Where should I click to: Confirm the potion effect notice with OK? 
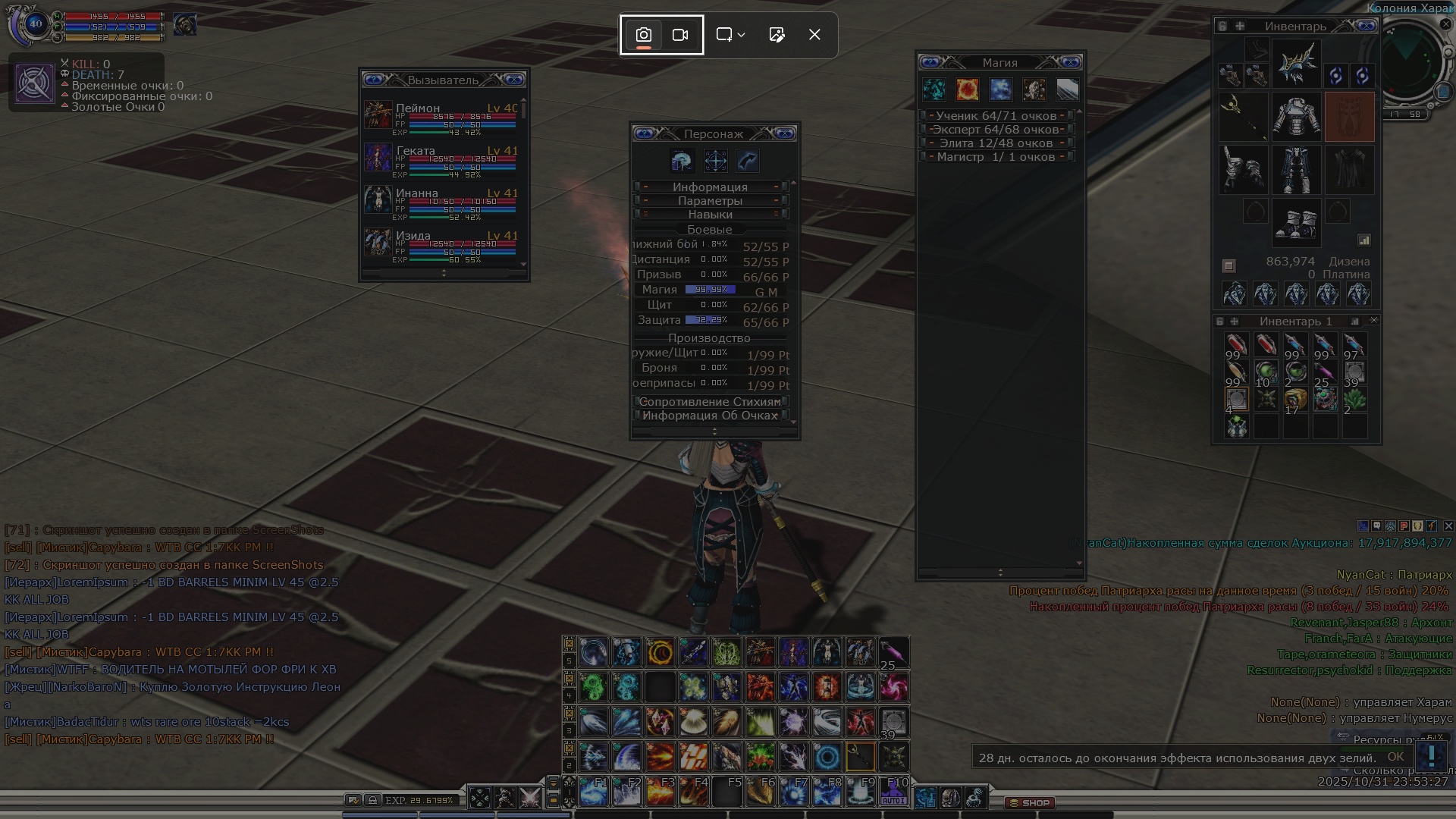[x=1395, y=757]
